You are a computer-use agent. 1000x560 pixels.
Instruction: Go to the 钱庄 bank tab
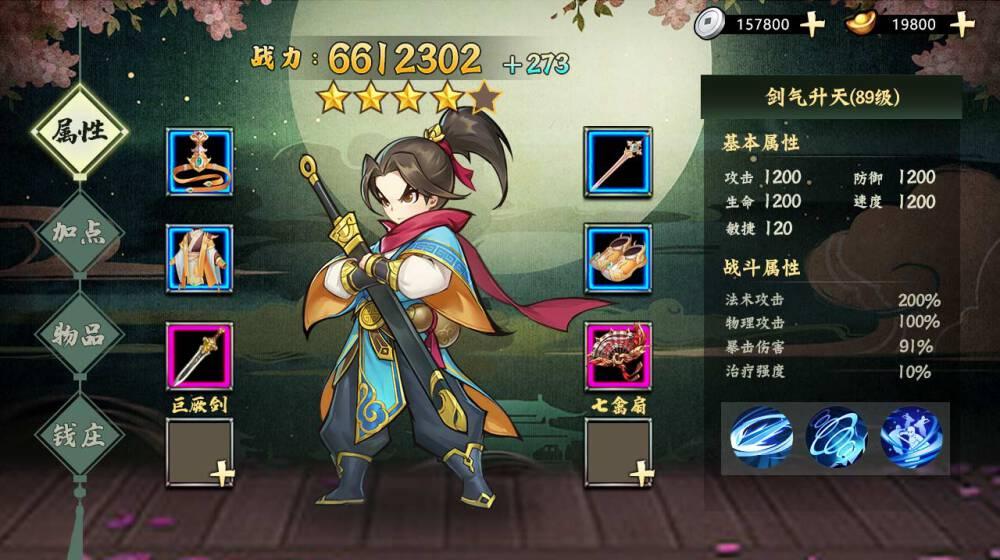[x=79, y=436]
